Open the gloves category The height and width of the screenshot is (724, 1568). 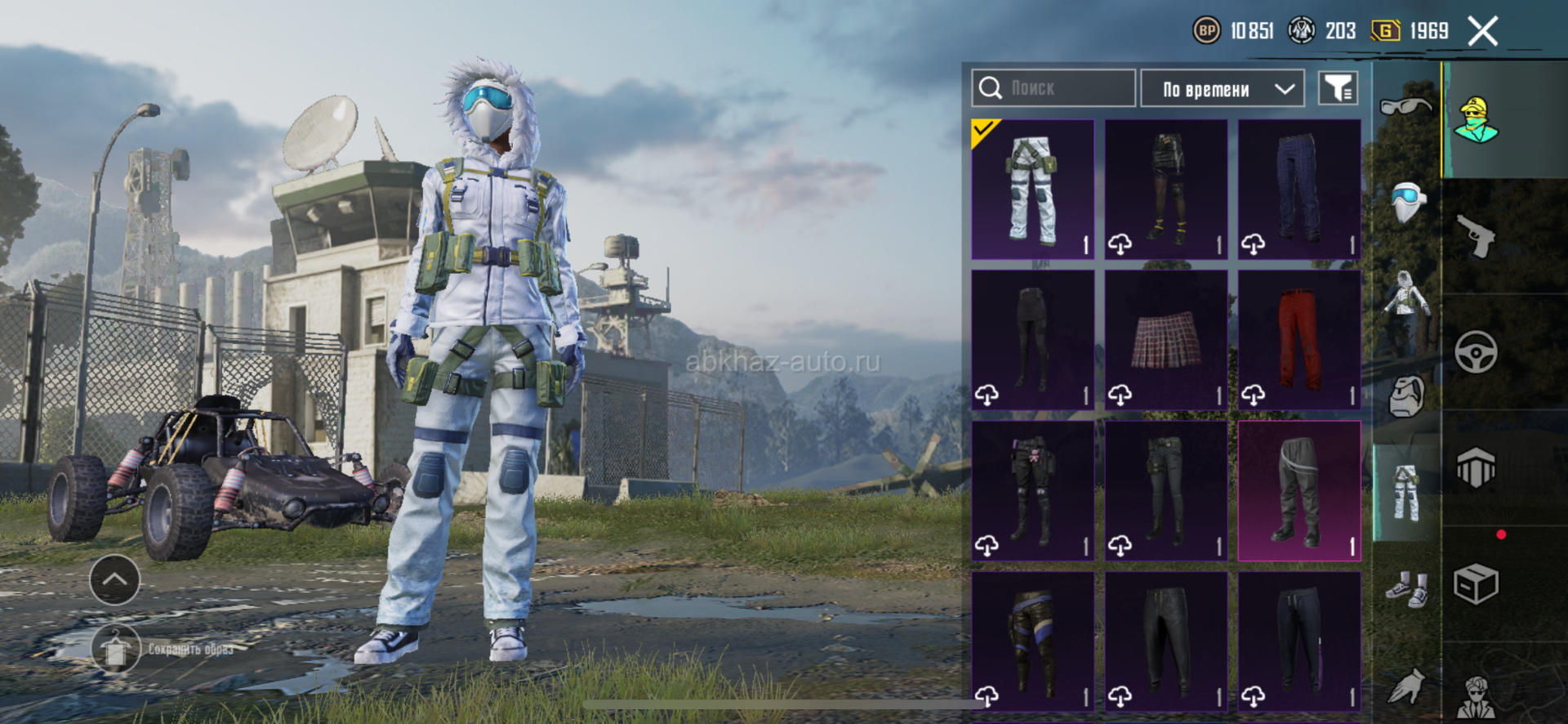[1406, 686]
